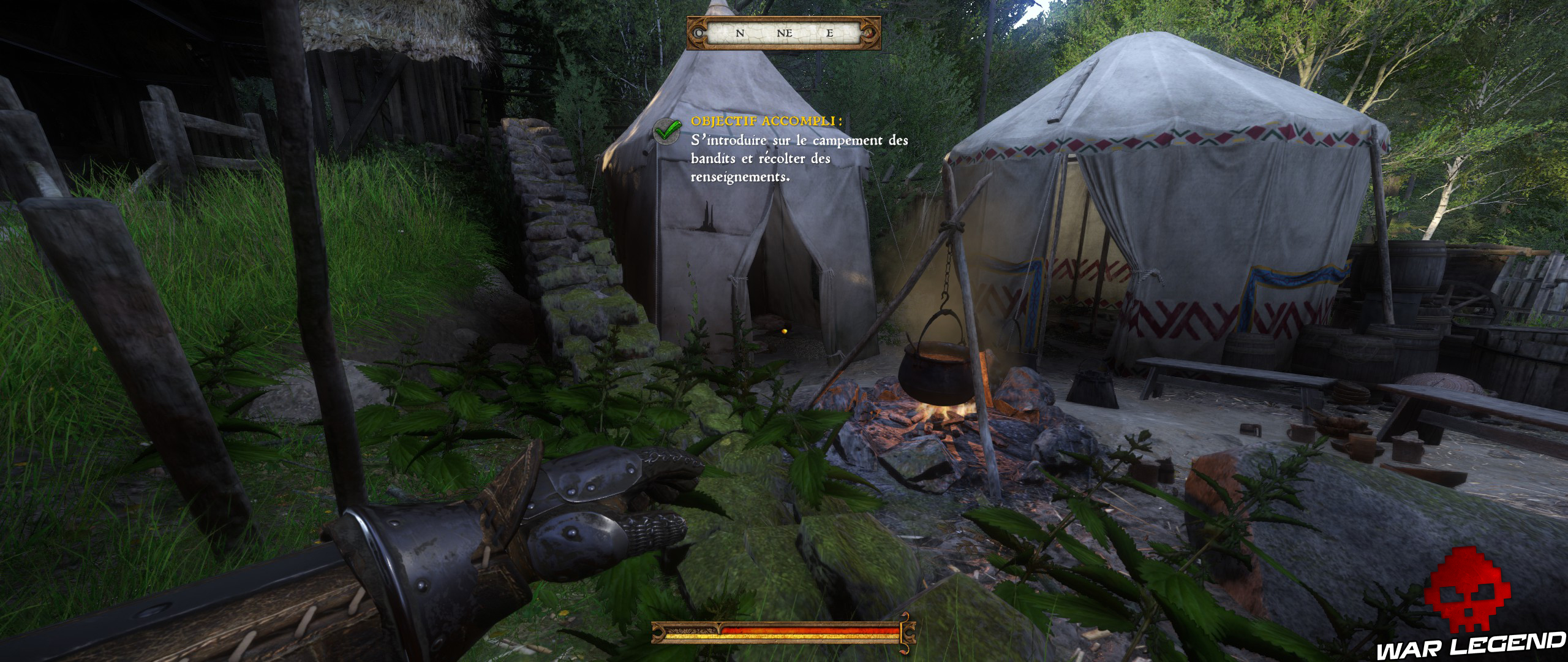Click the compass bar heading strip
The image size is (1568, 662).
click(784, 34)
